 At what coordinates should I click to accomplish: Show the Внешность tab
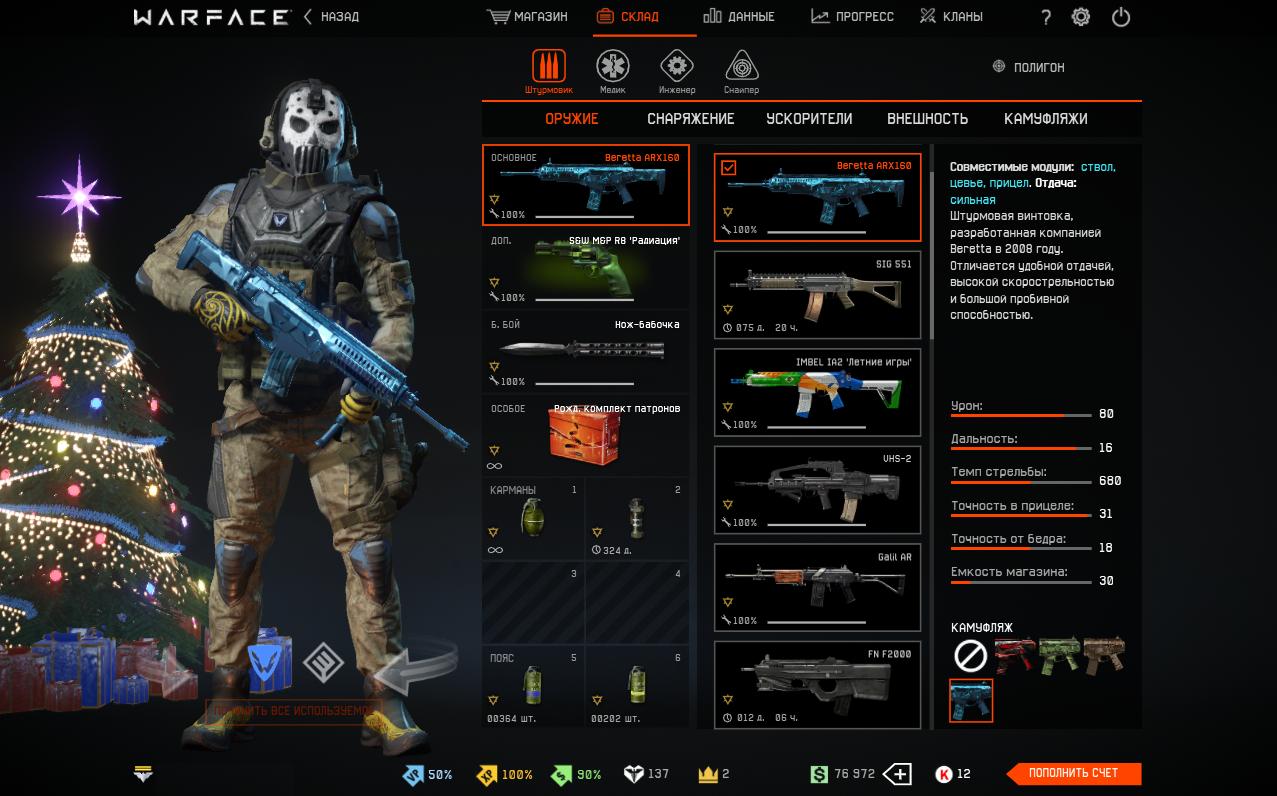(927, 119)
